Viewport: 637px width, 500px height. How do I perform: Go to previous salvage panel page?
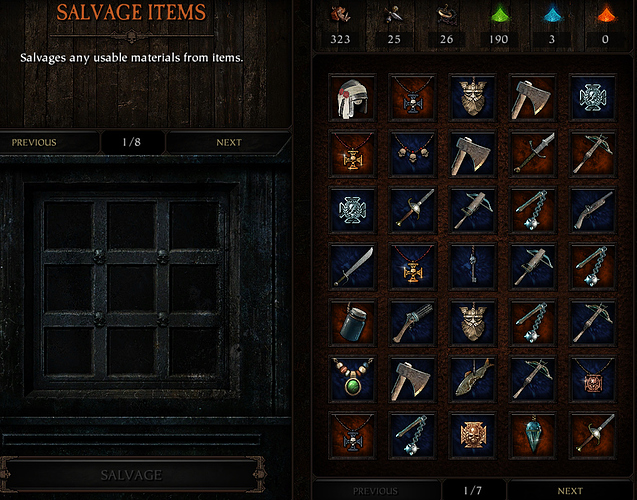click(34, 142)
